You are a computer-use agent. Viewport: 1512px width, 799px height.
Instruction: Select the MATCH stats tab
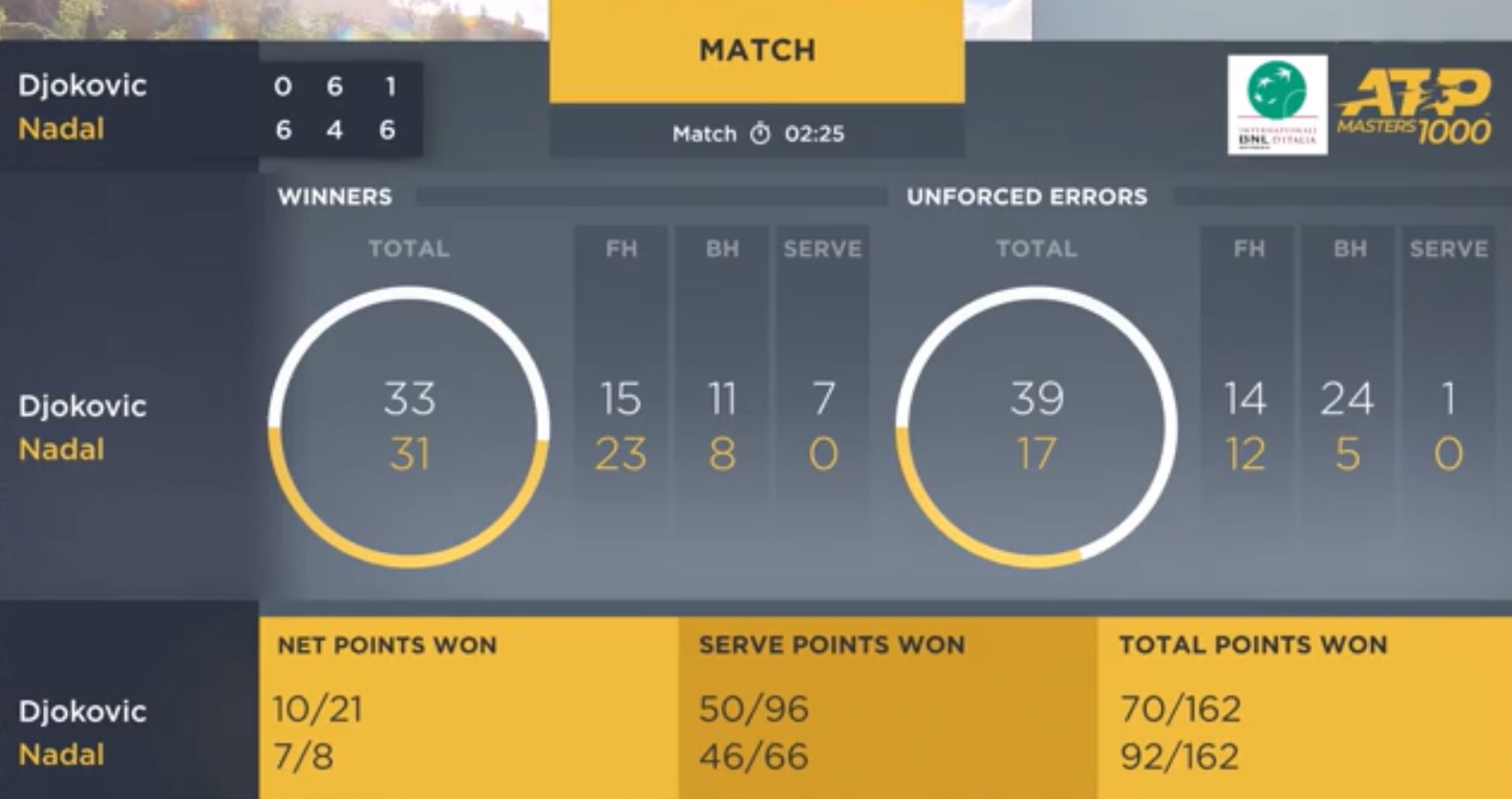click(756, 52)
